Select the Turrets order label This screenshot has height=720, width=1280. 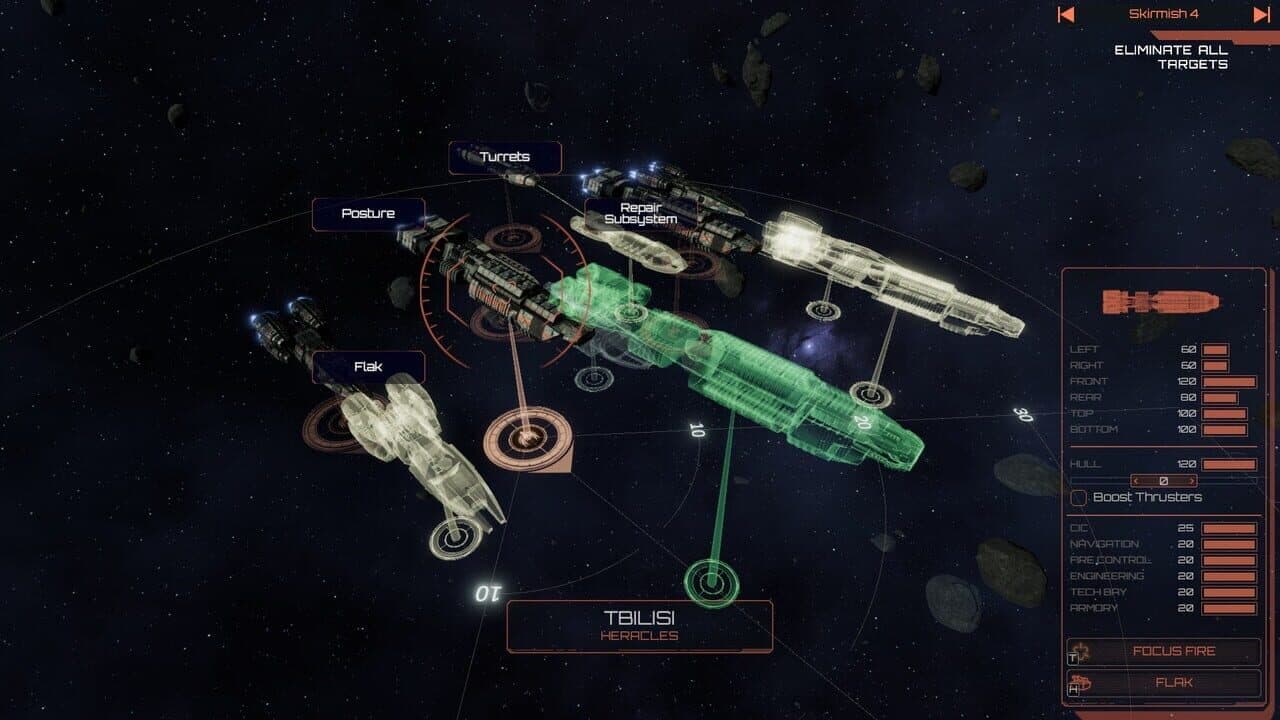click(x=506, y=157)
